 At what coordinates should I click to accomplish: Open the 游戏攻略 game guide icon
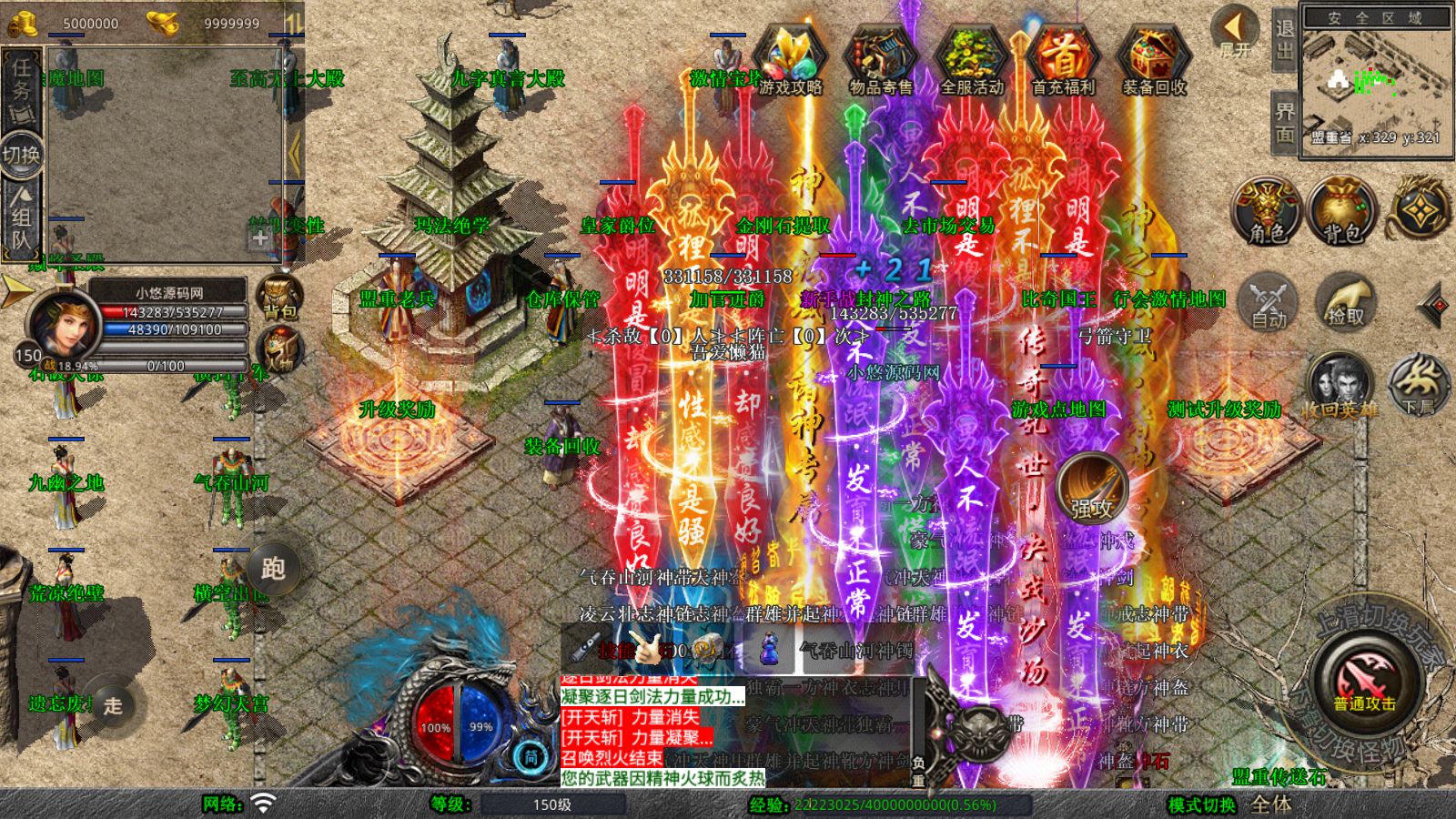(789, 60)
